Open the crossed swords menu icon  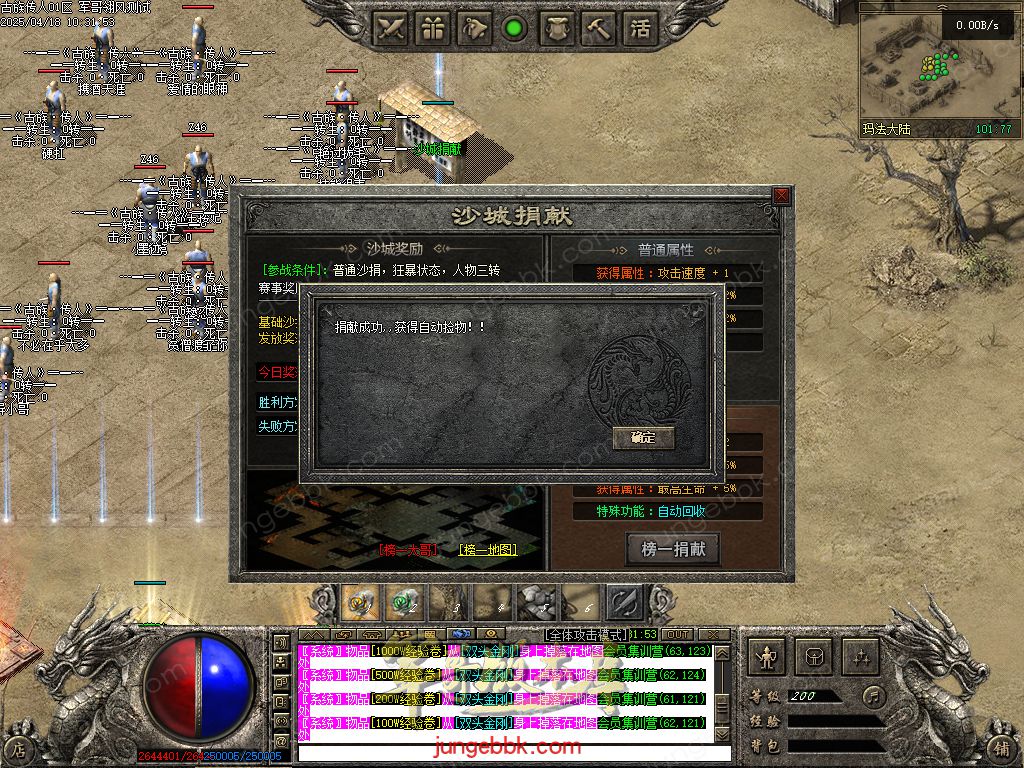tap(390, 29)
